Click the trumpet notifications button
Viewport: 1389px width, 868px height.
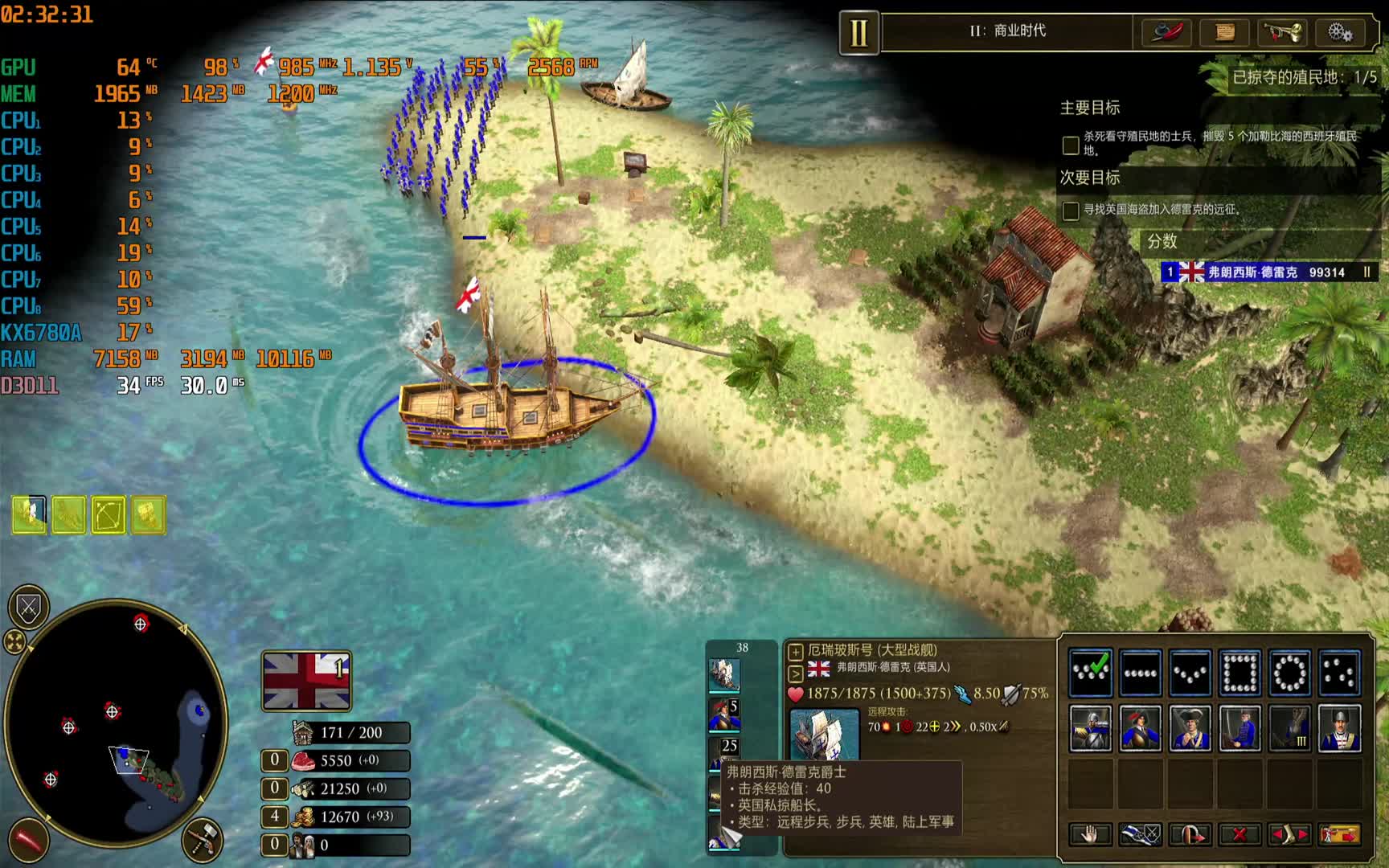[x=1282, y=33]
